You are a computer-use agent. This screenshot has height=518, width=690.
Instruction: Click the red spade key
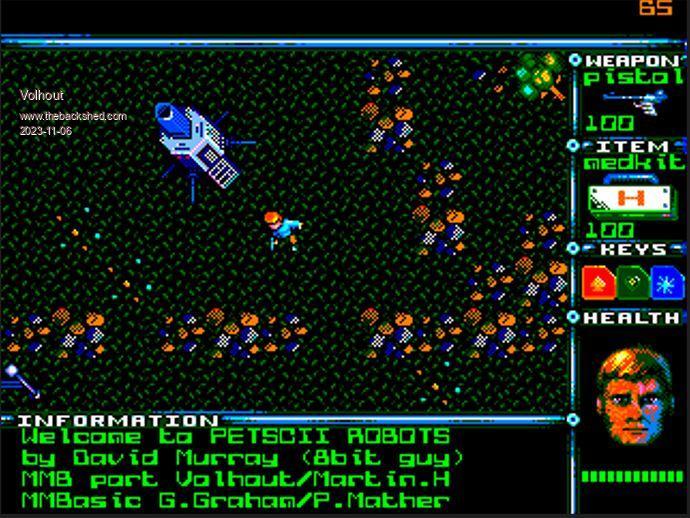pos(599,282)
